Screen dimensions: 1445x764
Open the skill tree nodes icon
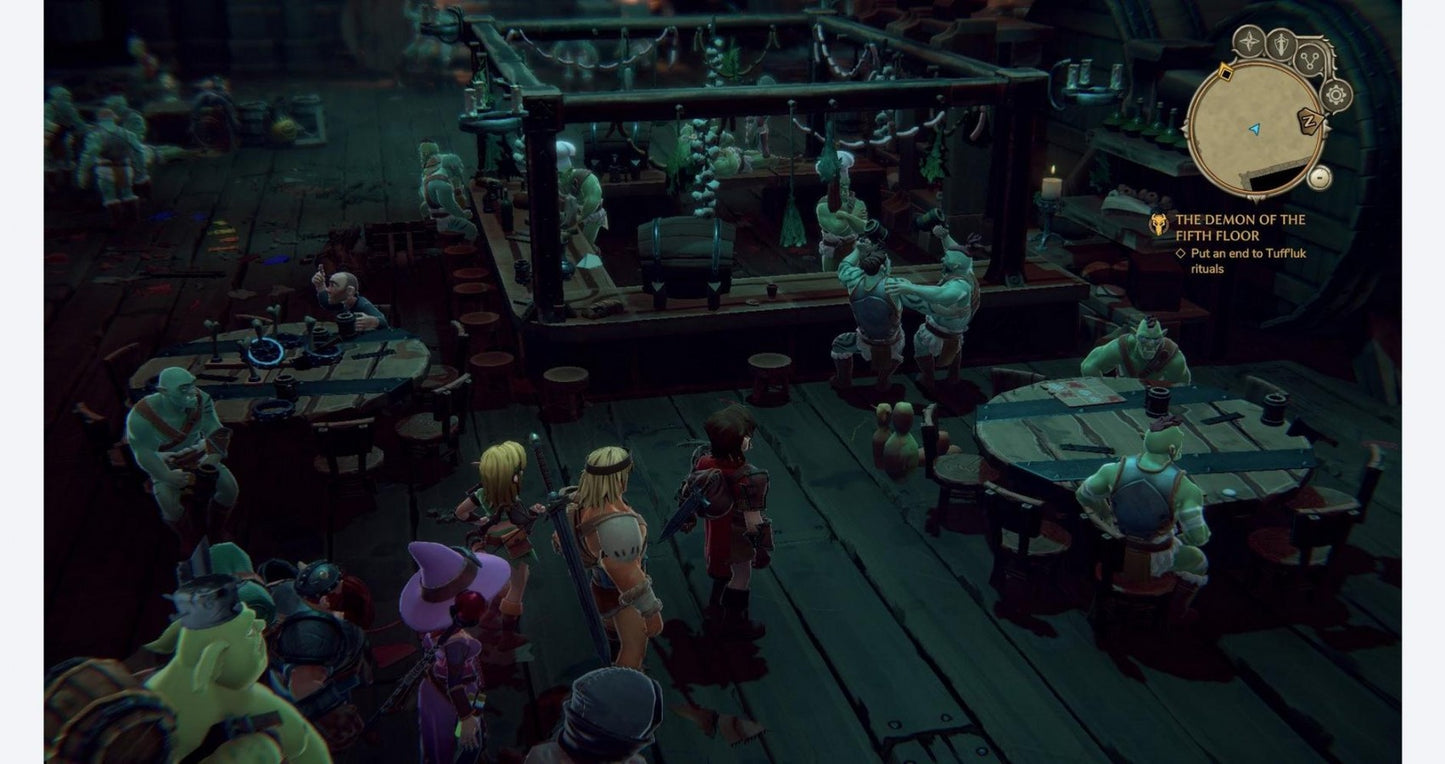1310,61
